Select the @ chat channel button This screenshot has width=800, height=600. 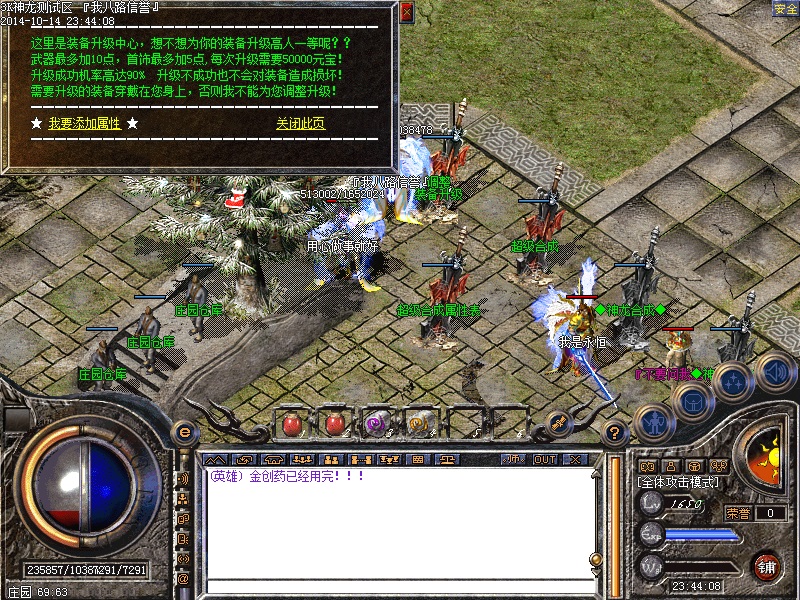point(183,578)
